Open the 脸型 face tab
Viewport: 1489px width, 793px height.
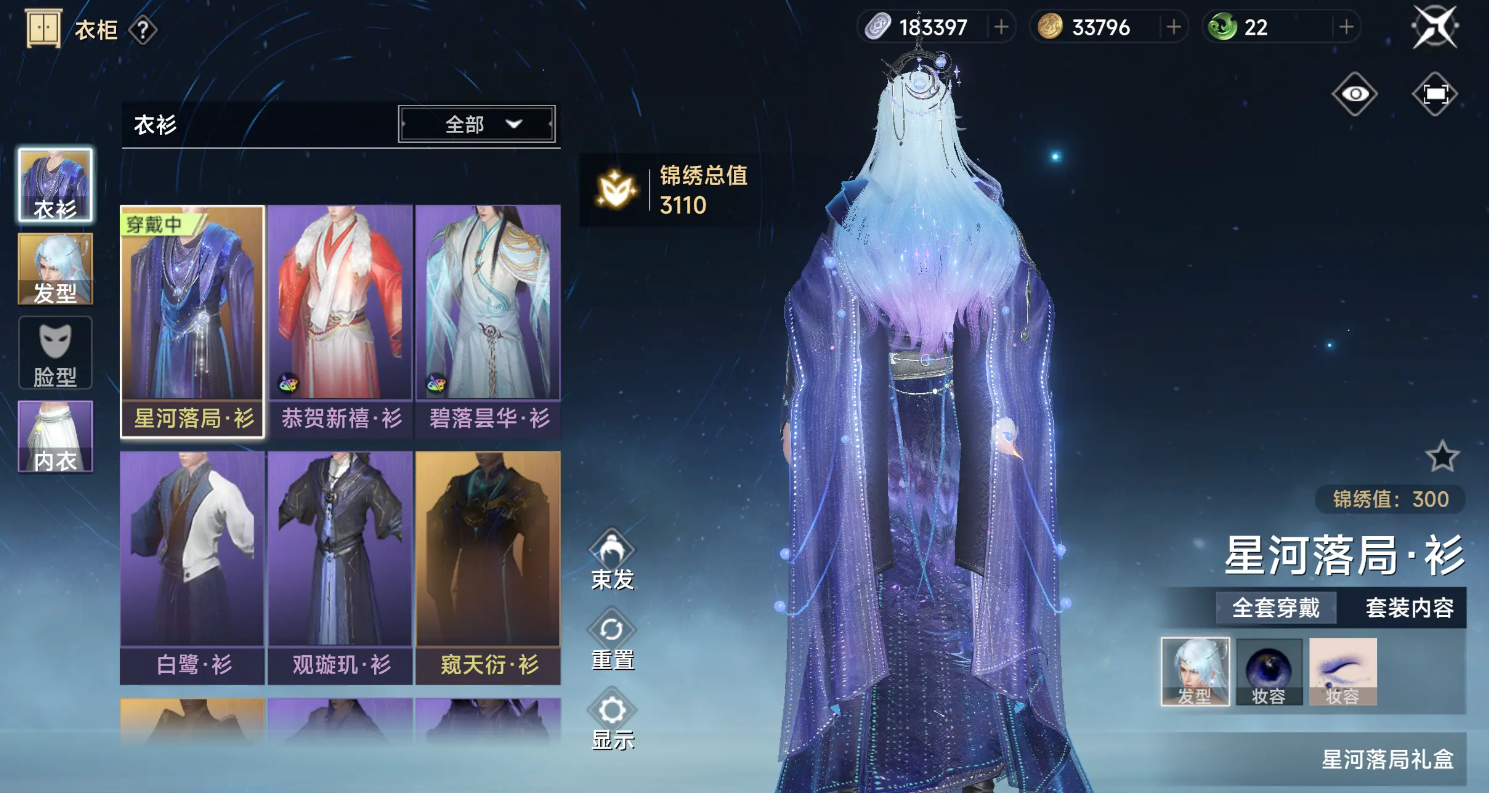(55, 352)
